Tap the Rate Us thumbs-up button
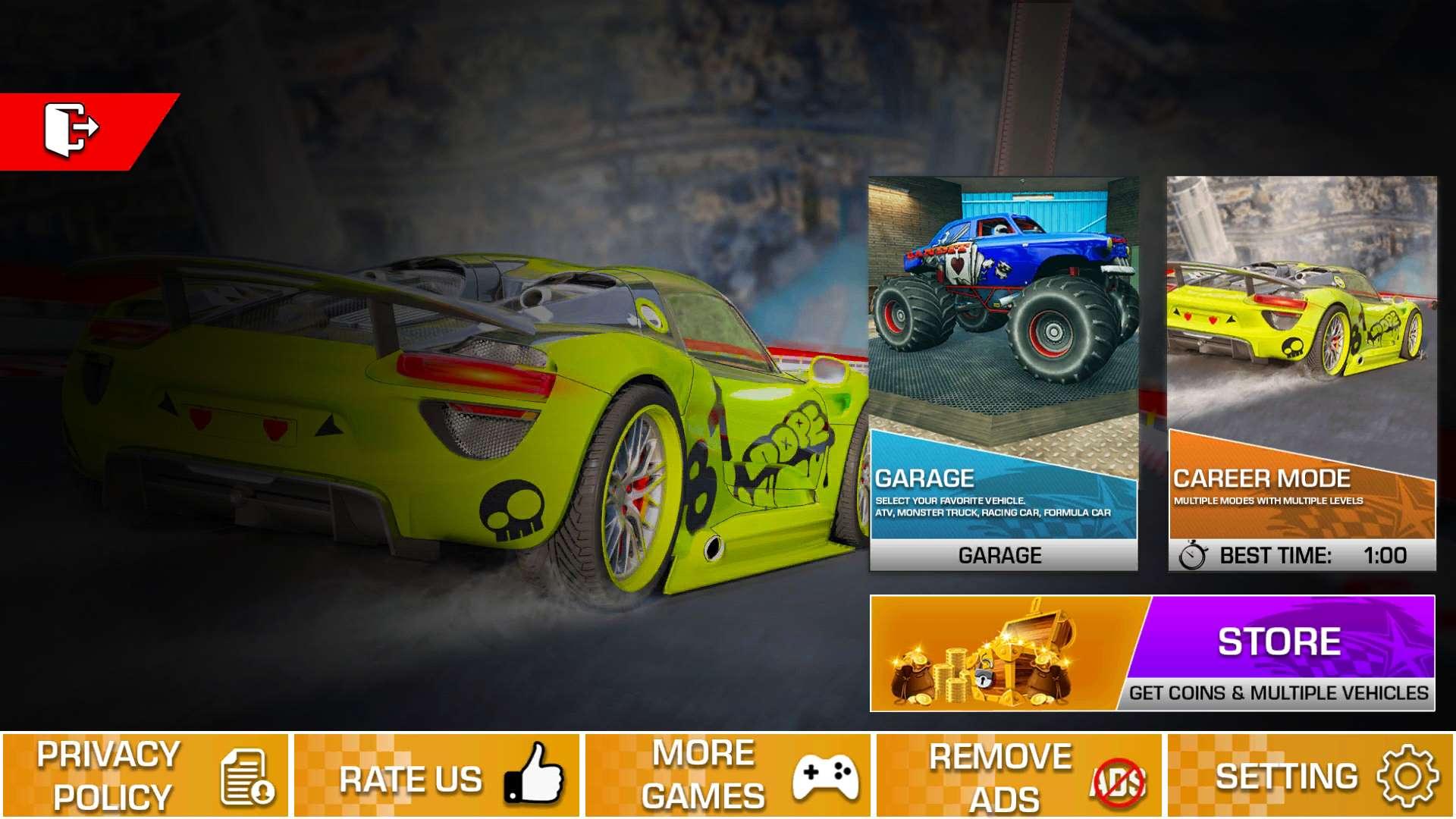1456x819 pixels. (437, 775)
